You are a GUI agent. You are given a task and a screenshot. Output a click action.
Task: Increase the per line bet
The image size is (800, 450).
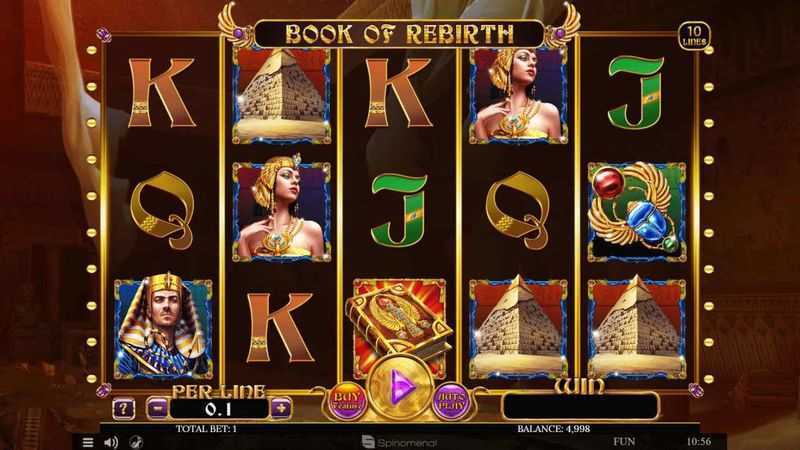(281, 408)
